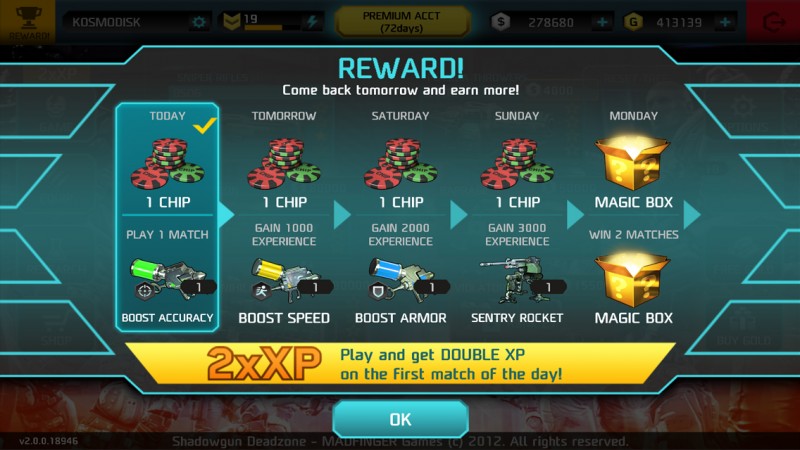800x450 pixels.
Task: Open the Premium Acct status panel
Action: [x=401, y=21]
